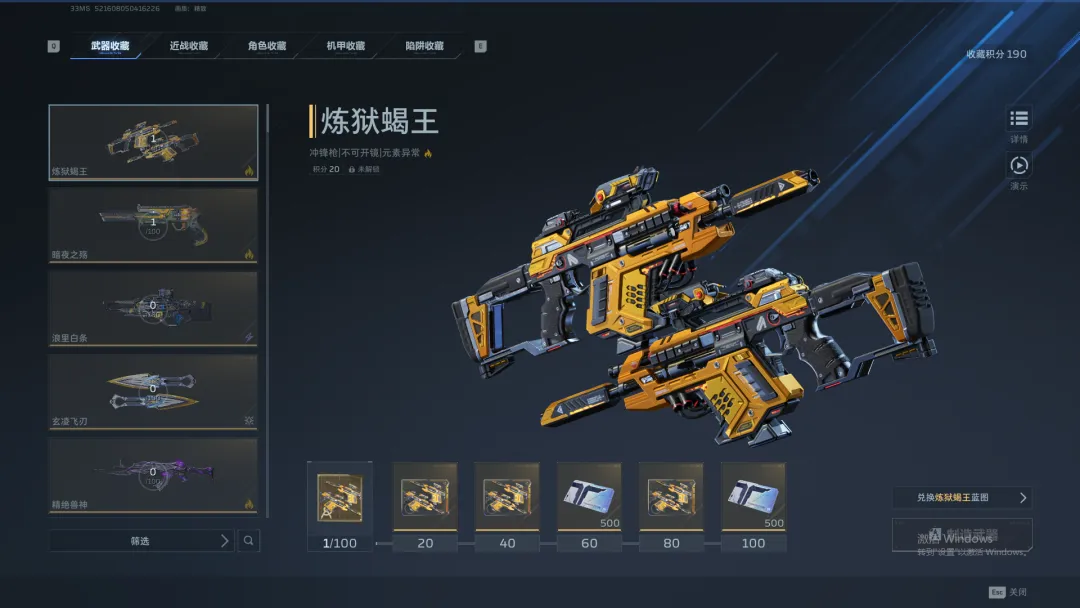Open the 详情 details list icon
Screen dimensions: 1080x608
click(x=1018, y=119)
